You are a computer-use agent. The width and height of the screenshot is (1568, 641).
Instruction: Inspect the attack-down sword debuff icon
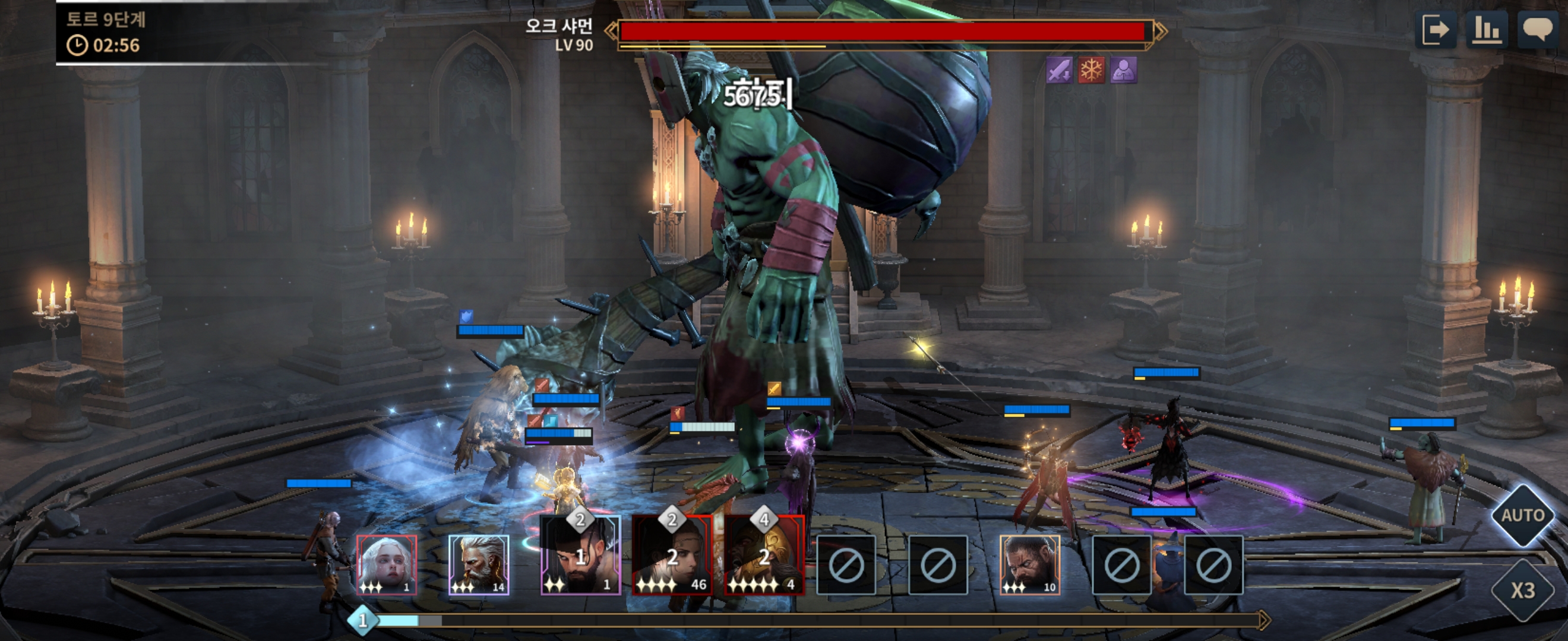coord(1059,71)
